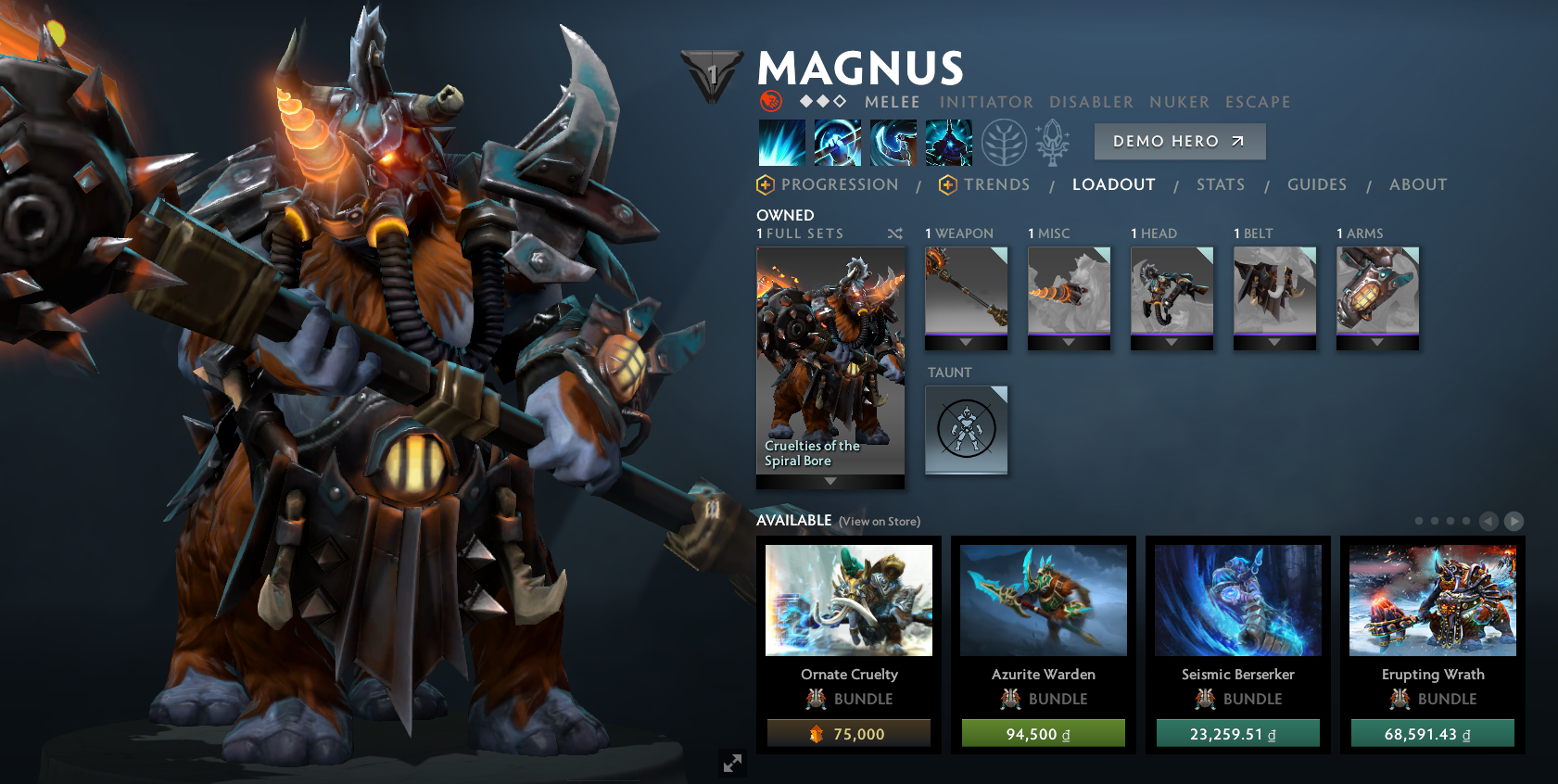
Task: Select the Loadout tab
Action: (1113, 184)
